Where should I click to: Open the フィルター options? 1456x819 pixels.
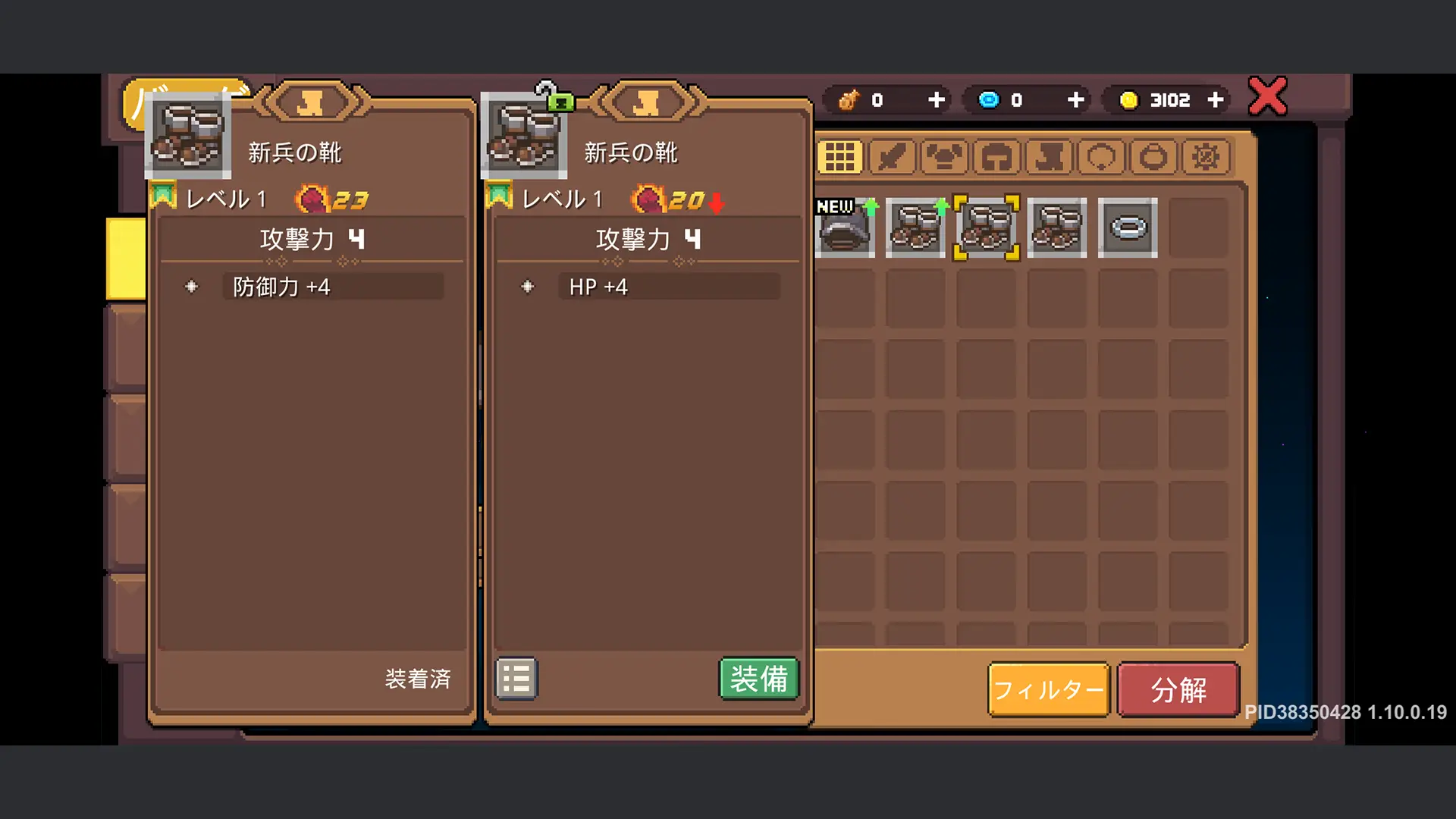tap(1048, 690)
